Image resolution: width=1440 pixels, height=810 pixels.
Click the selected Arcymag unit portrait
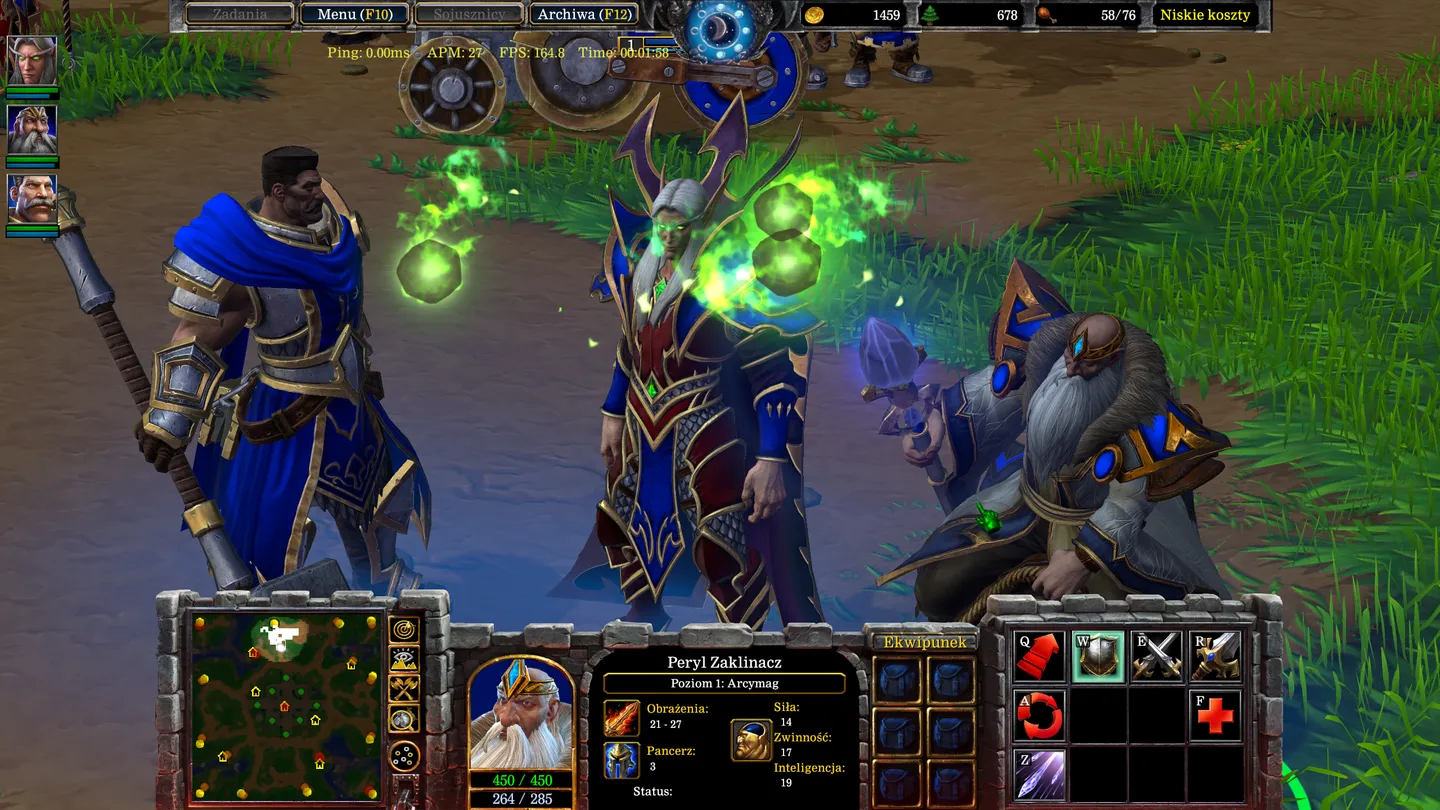(521, 712)
